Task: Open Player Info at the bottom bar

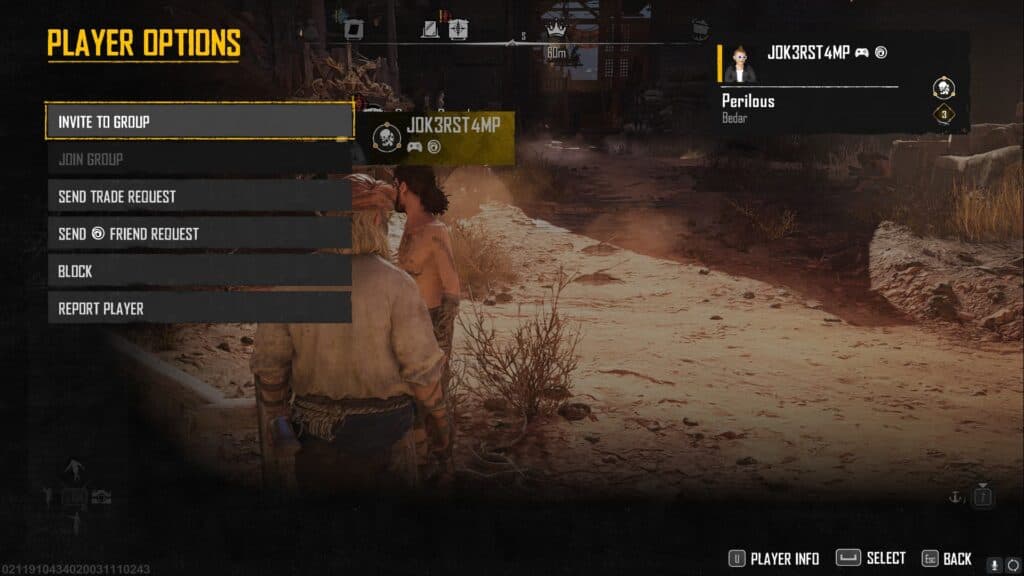Action: pyautogui.click(x=773, y=559)
